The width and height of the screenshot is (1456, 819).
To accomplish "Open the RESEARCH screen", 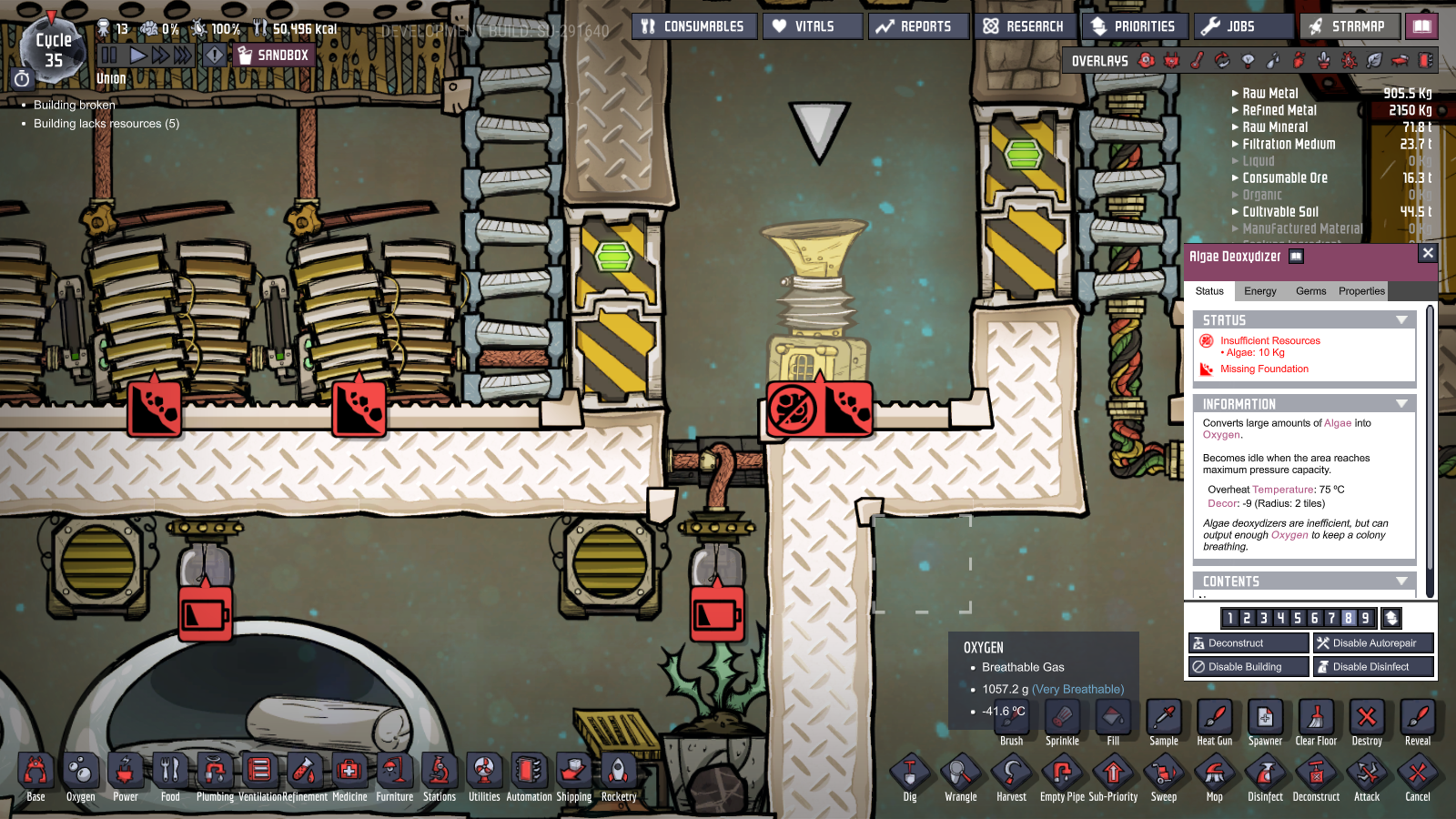I will [x=1026, y=25].
